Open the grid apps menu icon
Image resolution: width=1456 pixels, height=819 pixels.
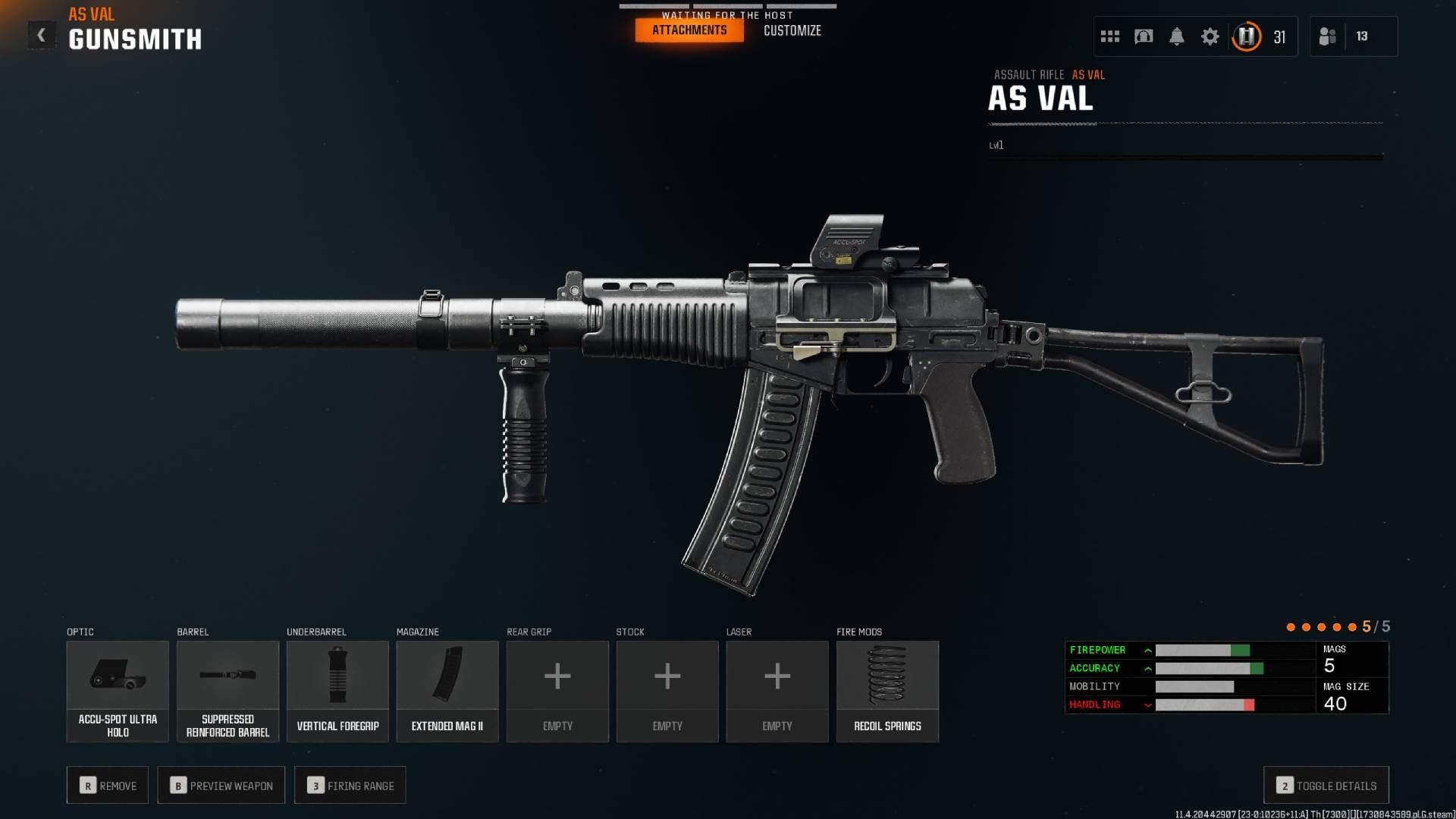coord(1109,36)
